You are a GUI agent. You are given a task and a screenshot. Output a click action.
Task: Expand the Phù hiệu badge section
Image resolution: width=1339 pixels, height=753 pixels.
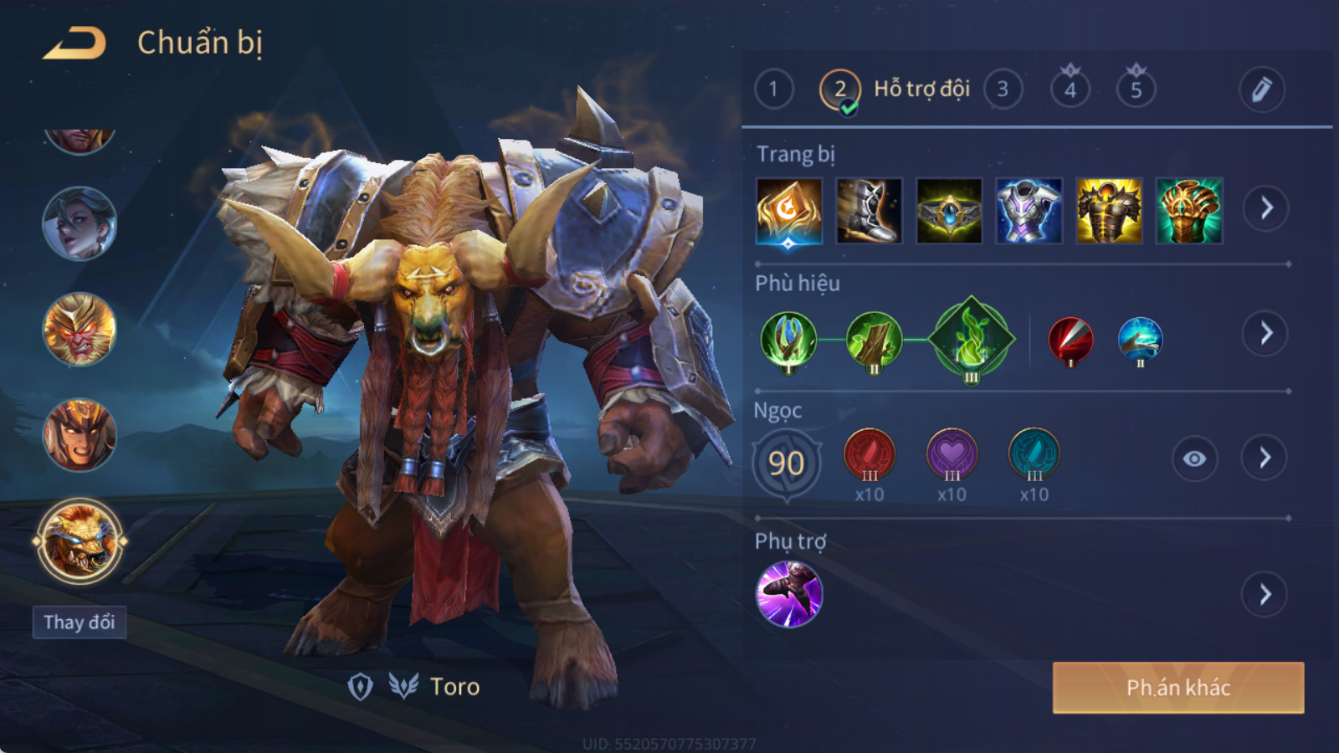click(1265, 333)
